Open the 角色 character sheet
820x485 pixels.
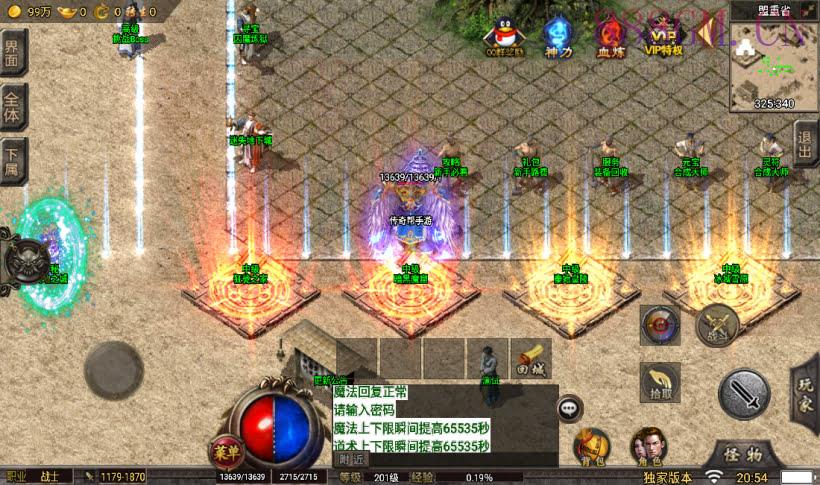click(648, 449)
